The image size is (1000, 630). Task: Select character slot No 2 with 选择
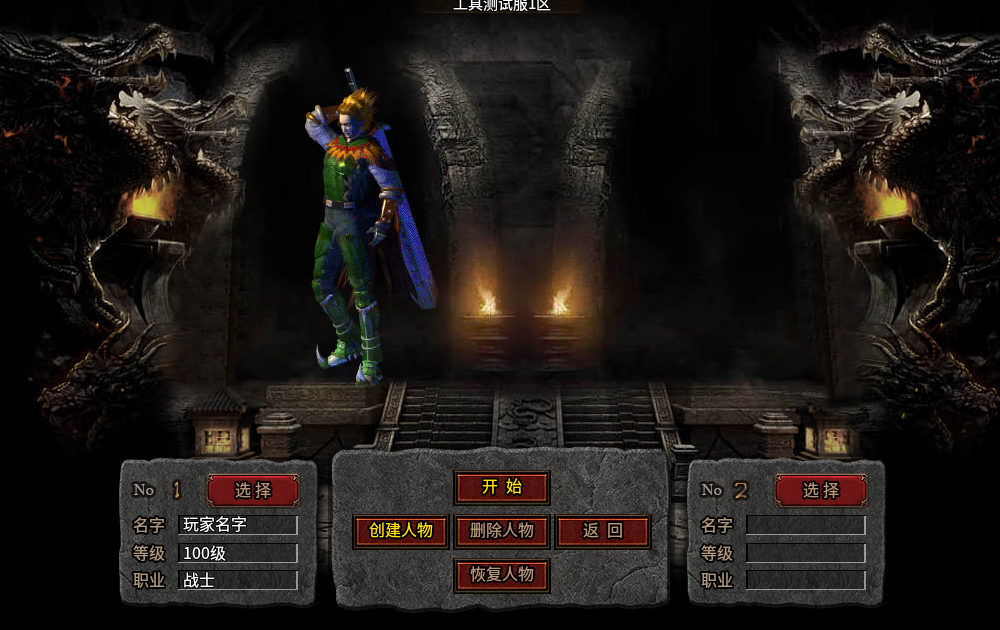(x=821, y=490)
